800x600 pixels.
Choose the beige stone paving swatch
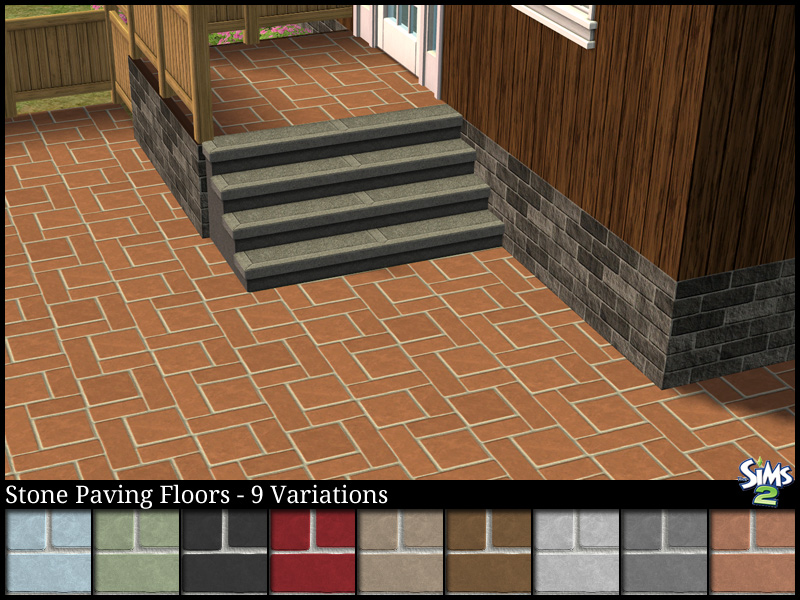[x=400, y=552]
